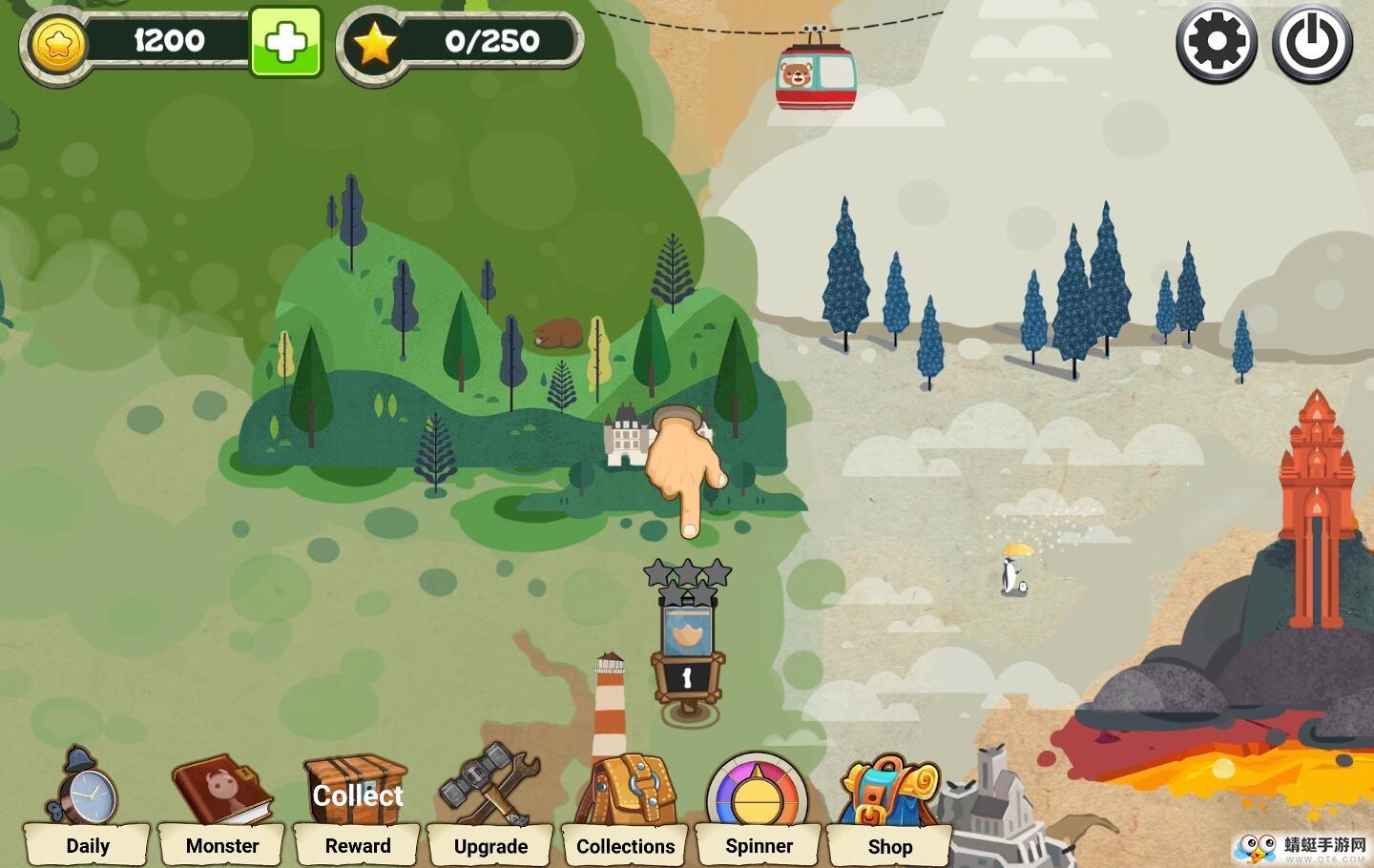The height and width of the screenshot is (868, 1374).
Task: Show the Monster book
Action: pos(222,807)
